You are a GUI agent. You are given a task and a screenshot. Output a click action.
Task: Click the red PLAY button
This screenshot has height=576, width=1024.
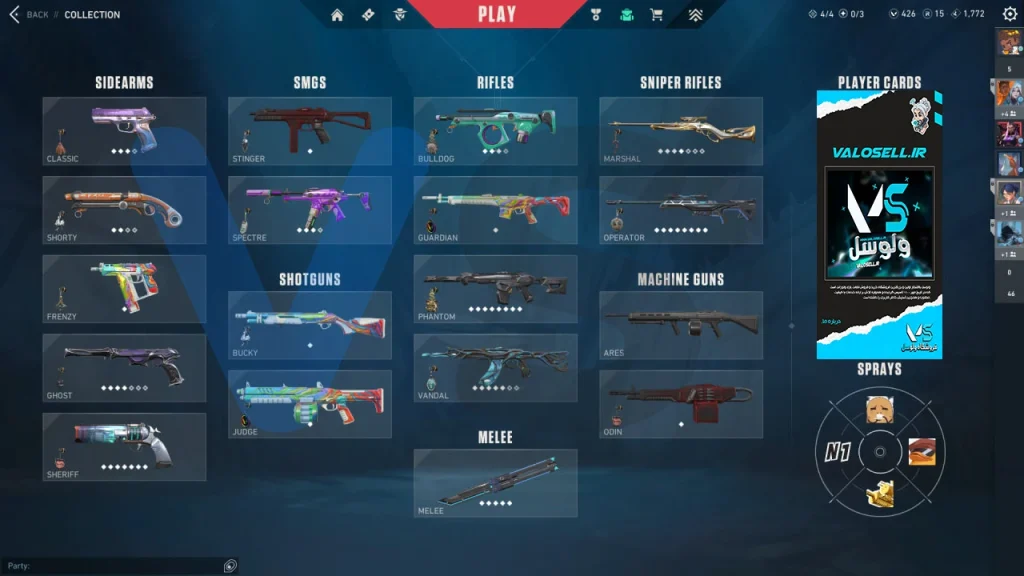[x=497, y=14]
